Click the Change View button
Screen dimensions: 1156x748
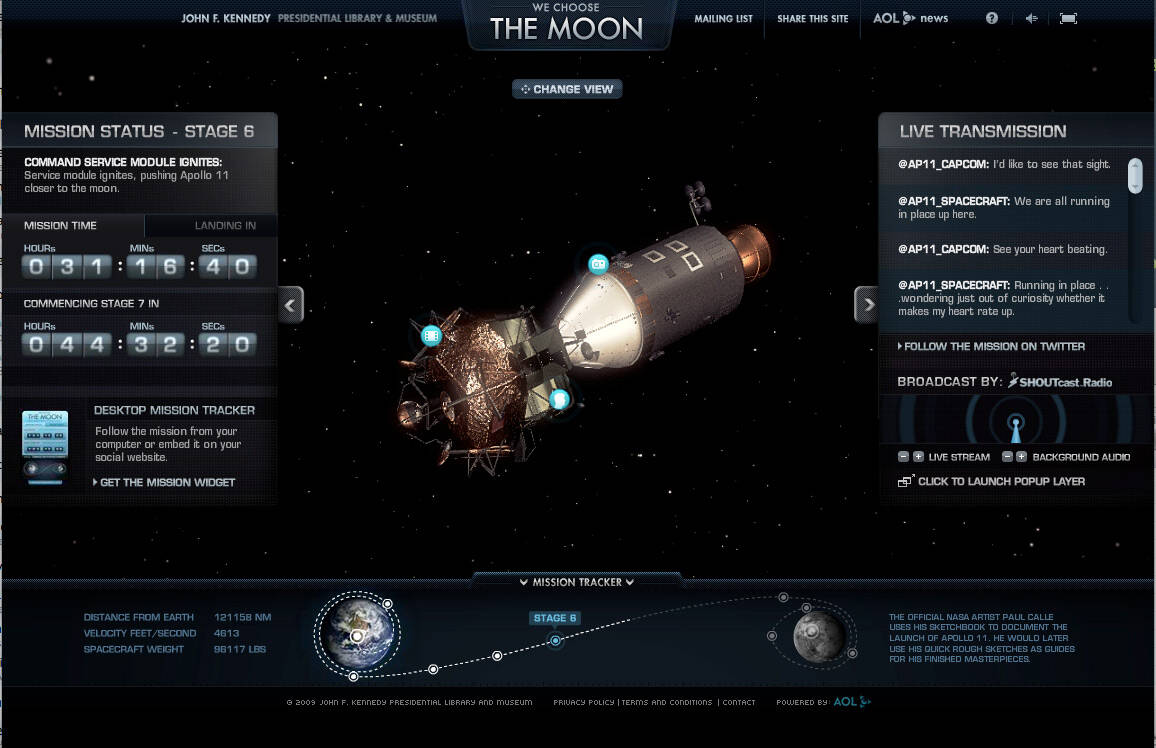(x=568, y=89)
